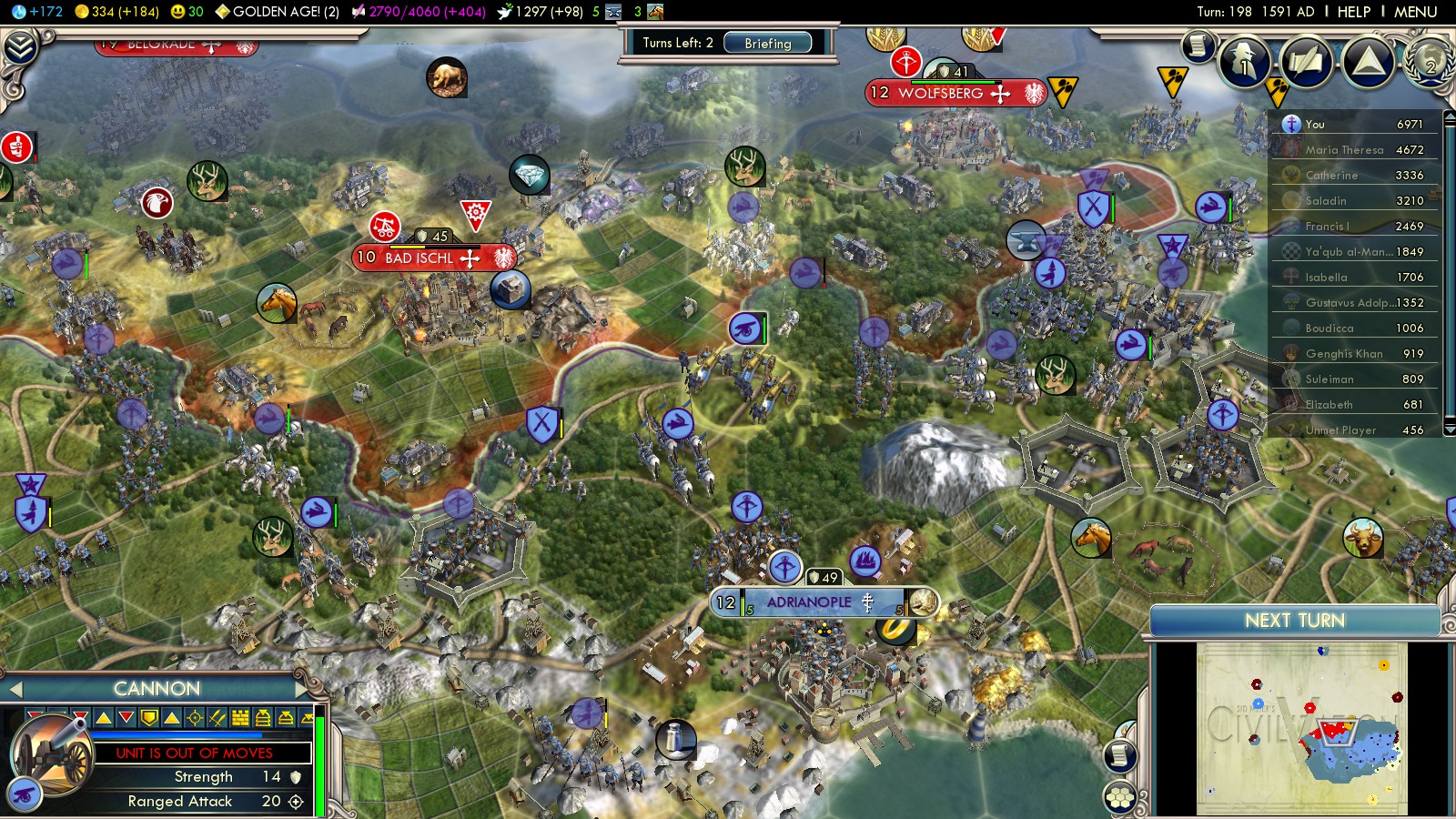
Task: Click the minimap to move the camera
Action: point(1301,728)
